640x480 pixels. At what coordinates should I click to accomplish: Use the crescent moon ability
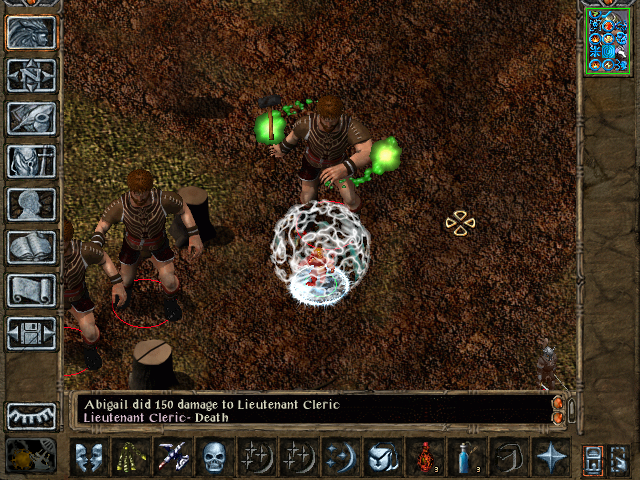tap(340, 457)
